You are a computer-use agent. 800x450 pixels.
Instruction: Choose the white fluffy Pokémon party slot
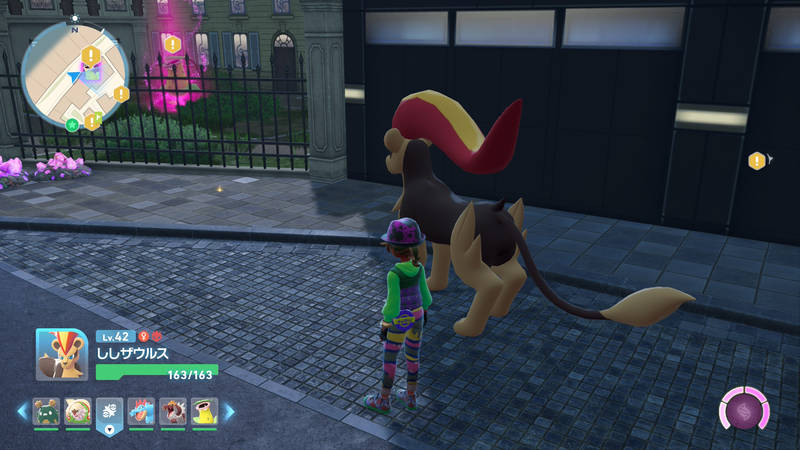pyautogui.click(x=79, y=412)
